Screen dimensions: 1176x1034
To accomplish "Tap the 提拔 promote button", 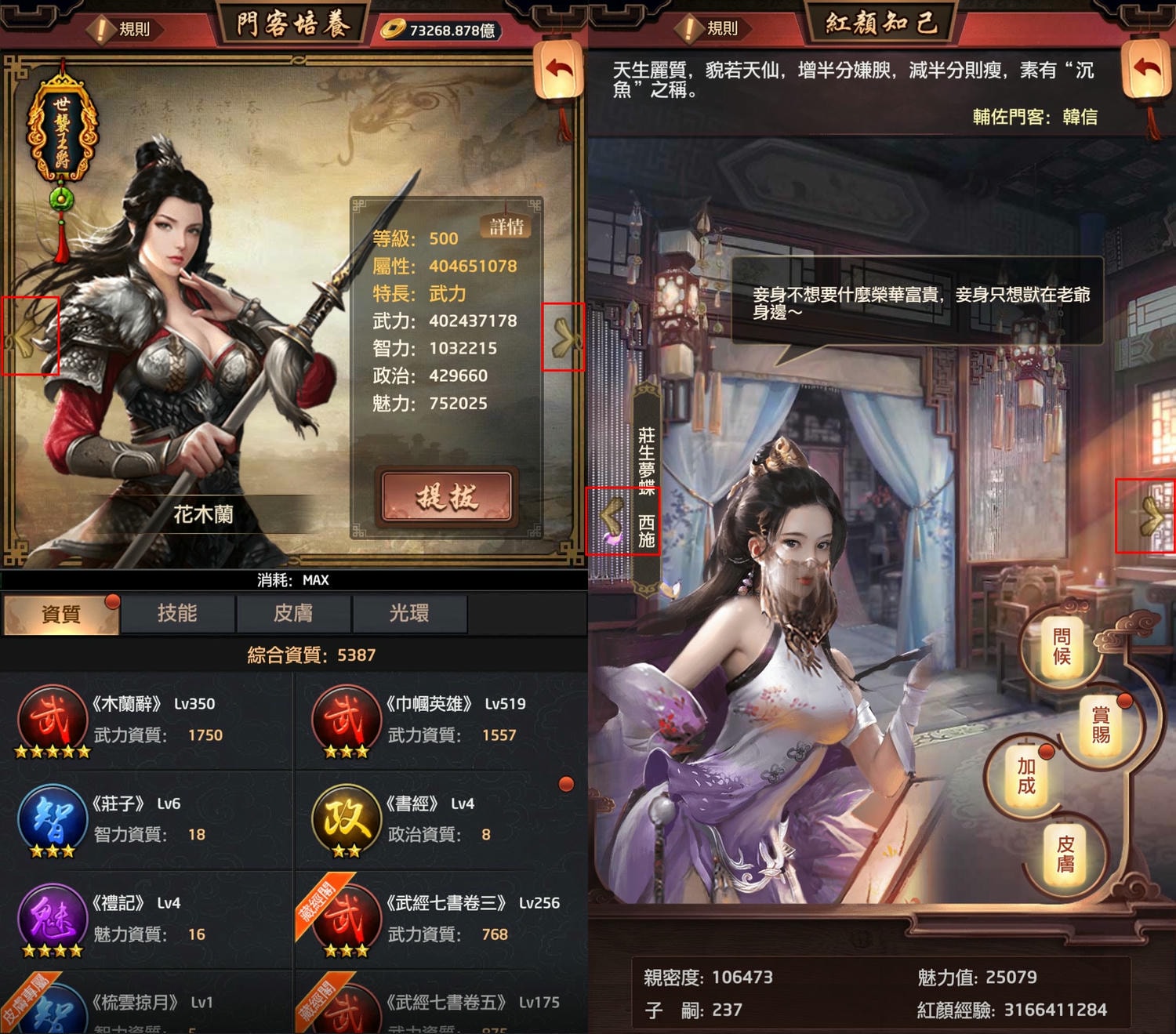I will pyautogui.click(x=447, y=496).
